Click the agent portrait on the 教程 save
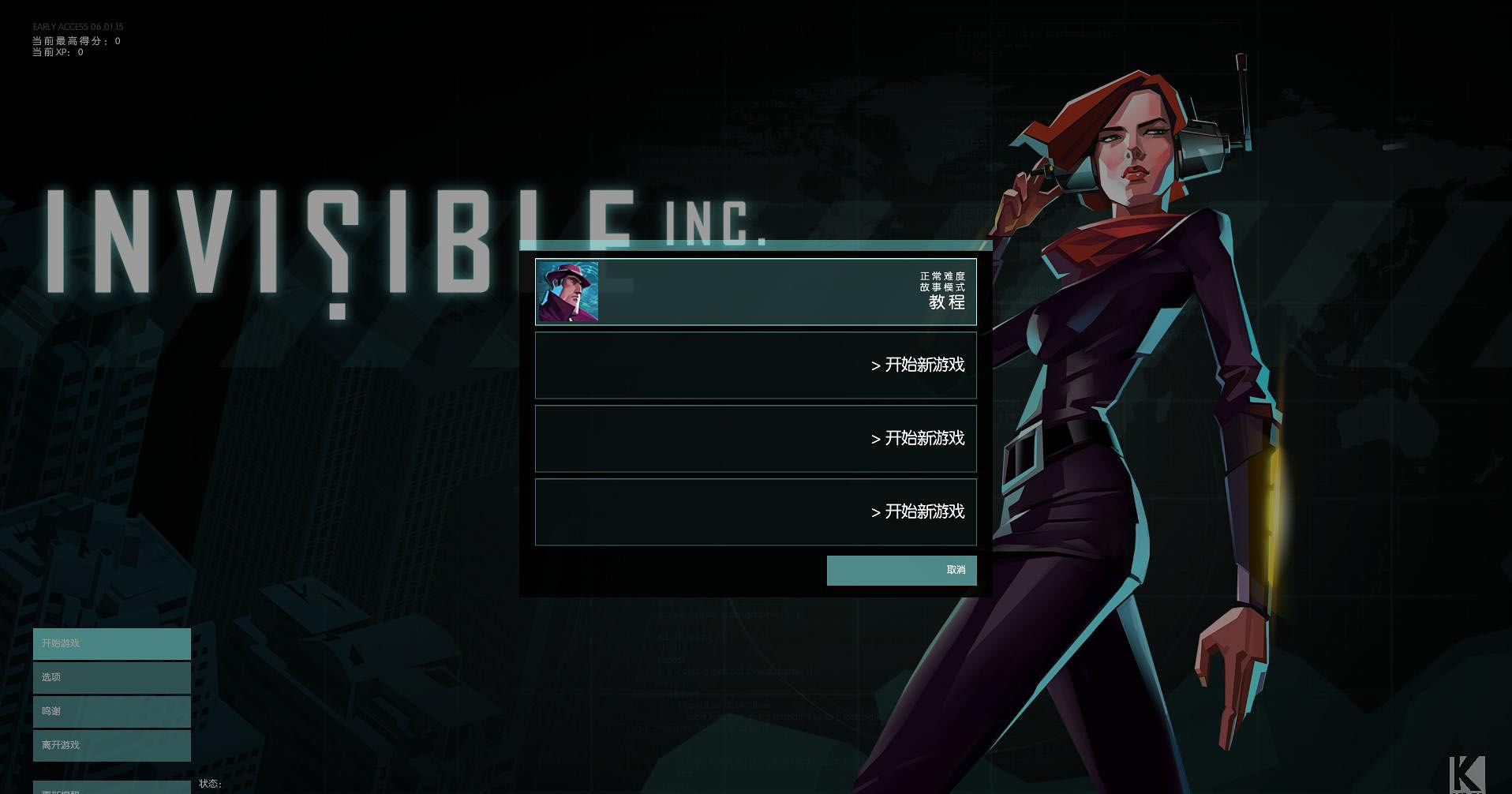Image resolution: width=1512 pixels, height=794 pixels. coord(567,292)
